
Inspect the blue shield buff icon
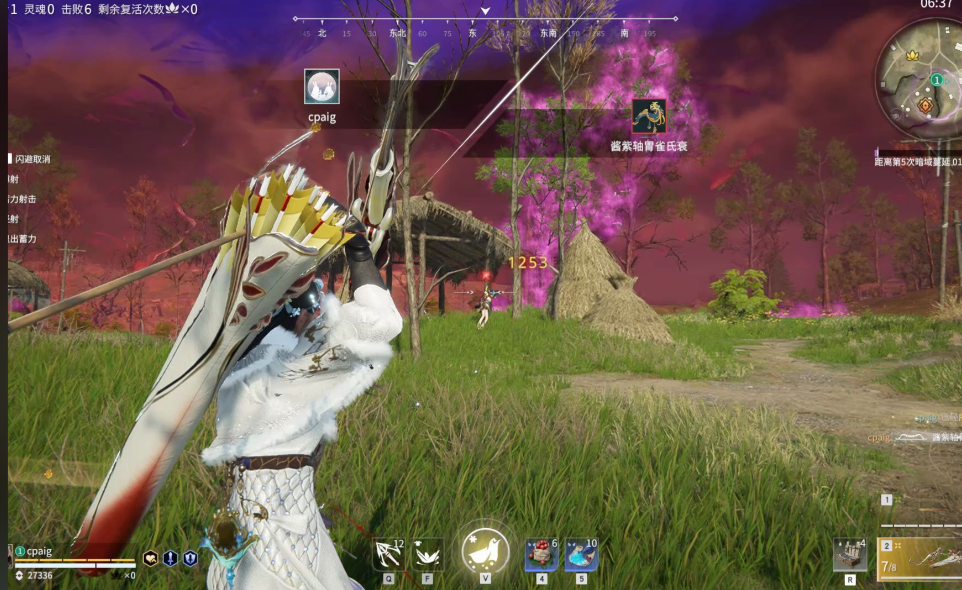(190, 559)
